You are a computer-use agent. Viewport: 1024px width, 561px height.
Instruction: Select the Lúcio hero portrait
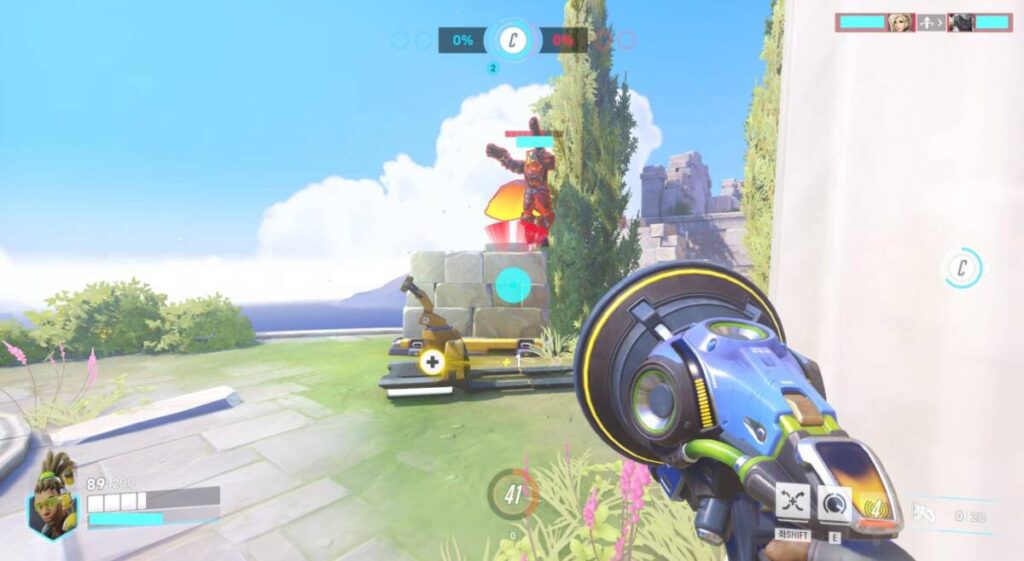53,496
